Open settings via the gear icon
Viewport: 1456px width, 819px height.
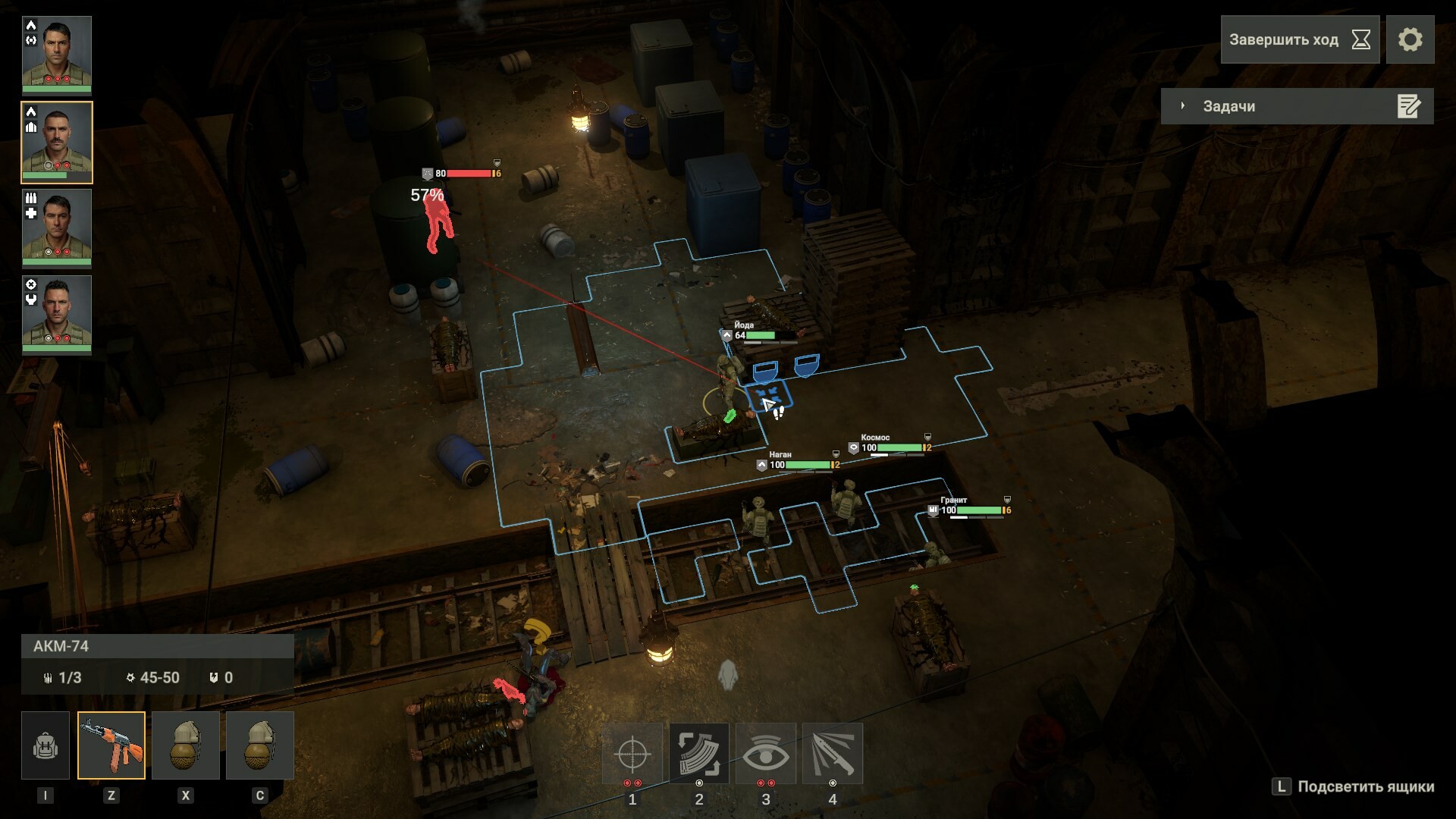1410,39
